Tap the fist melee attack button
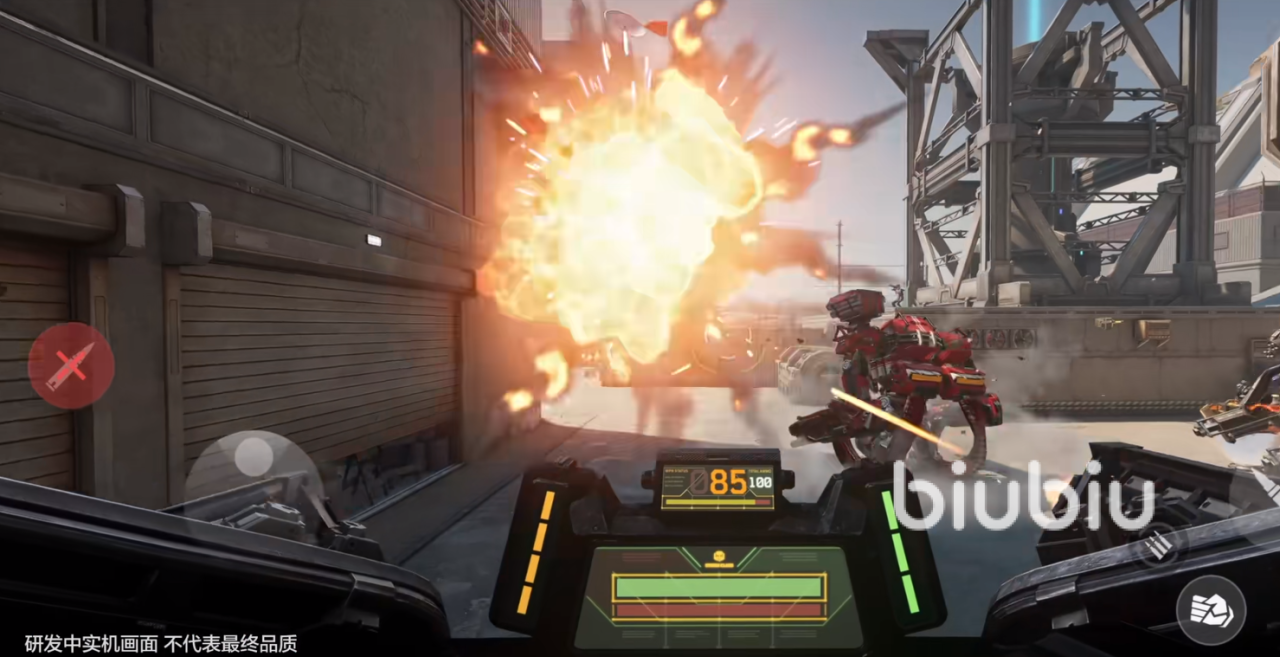Screen dimensions: 1280x657 tap(1210, 609)
